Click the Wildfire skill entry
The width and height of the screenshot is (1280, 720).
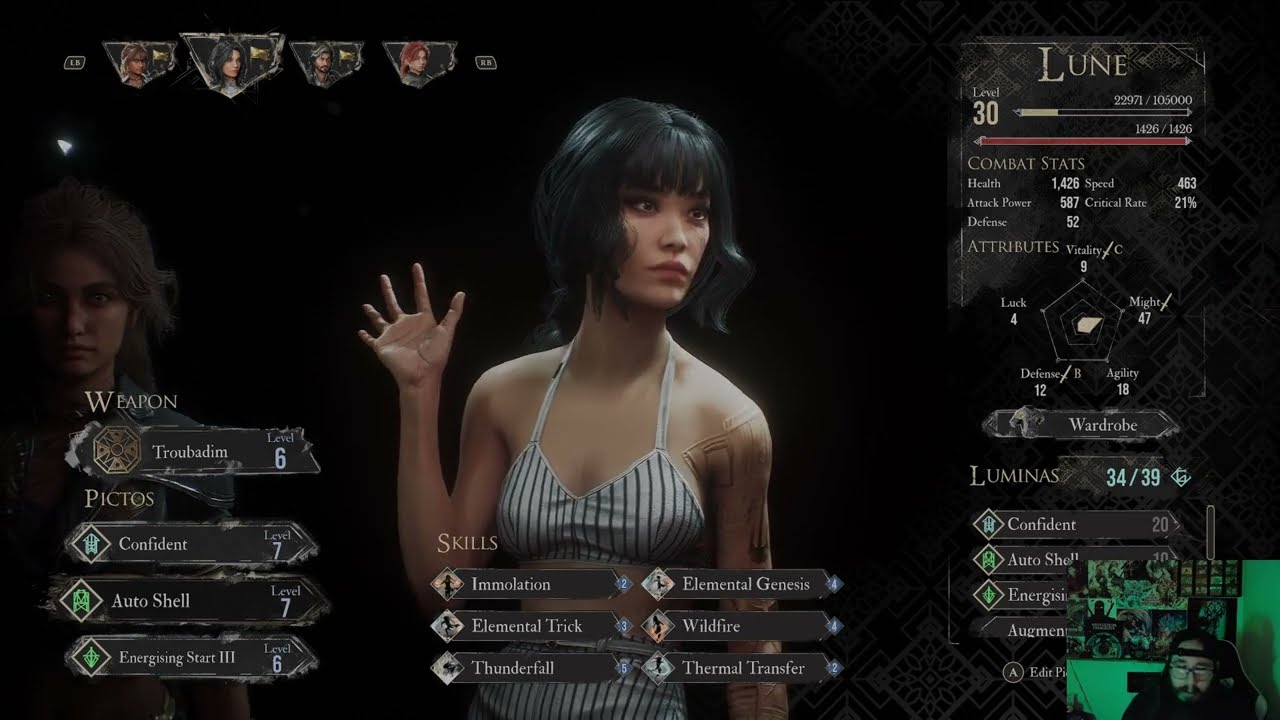741,626
